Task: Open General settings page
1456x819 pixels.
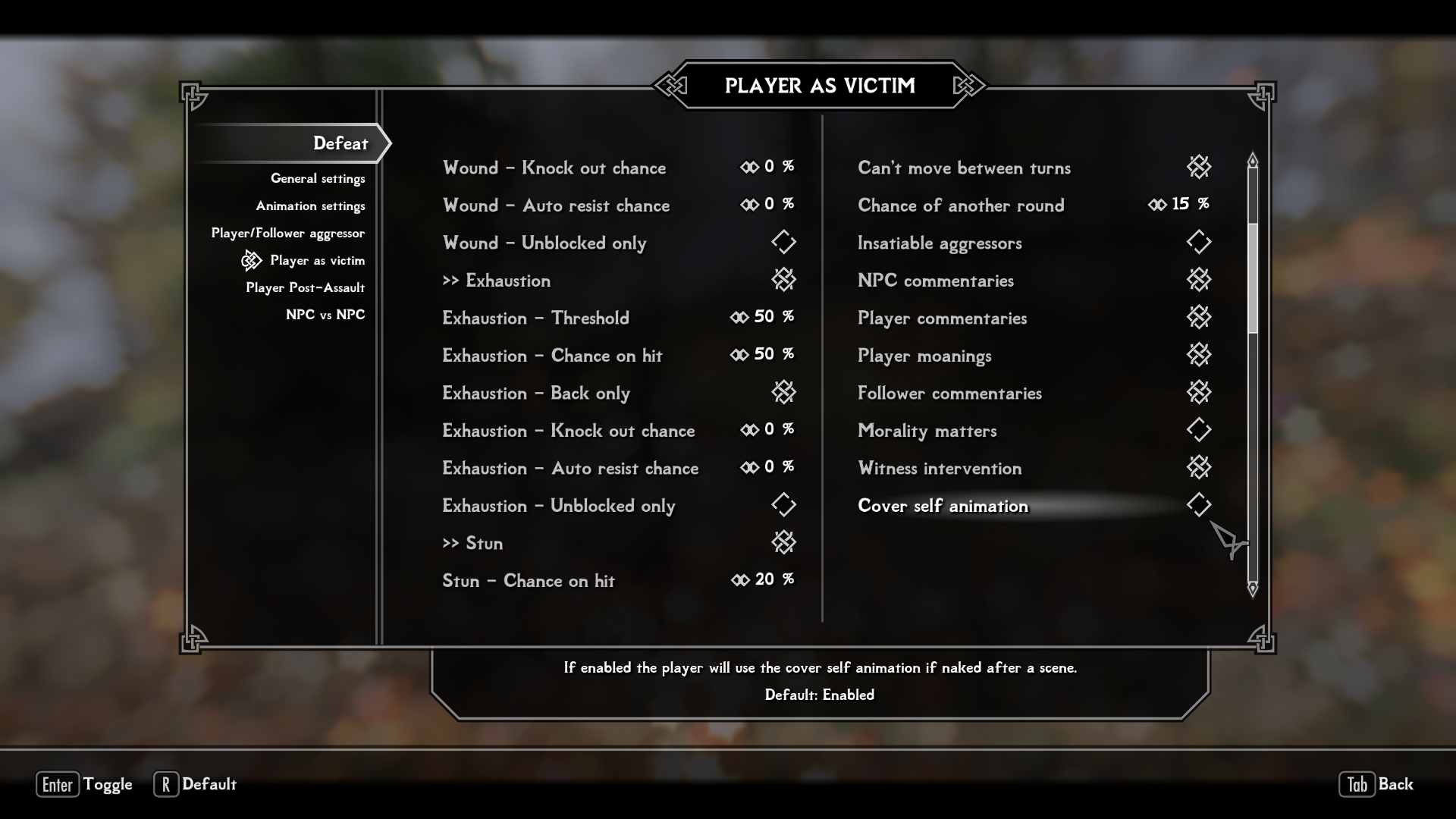Action: pyautogui.click(x=318, y=179)
